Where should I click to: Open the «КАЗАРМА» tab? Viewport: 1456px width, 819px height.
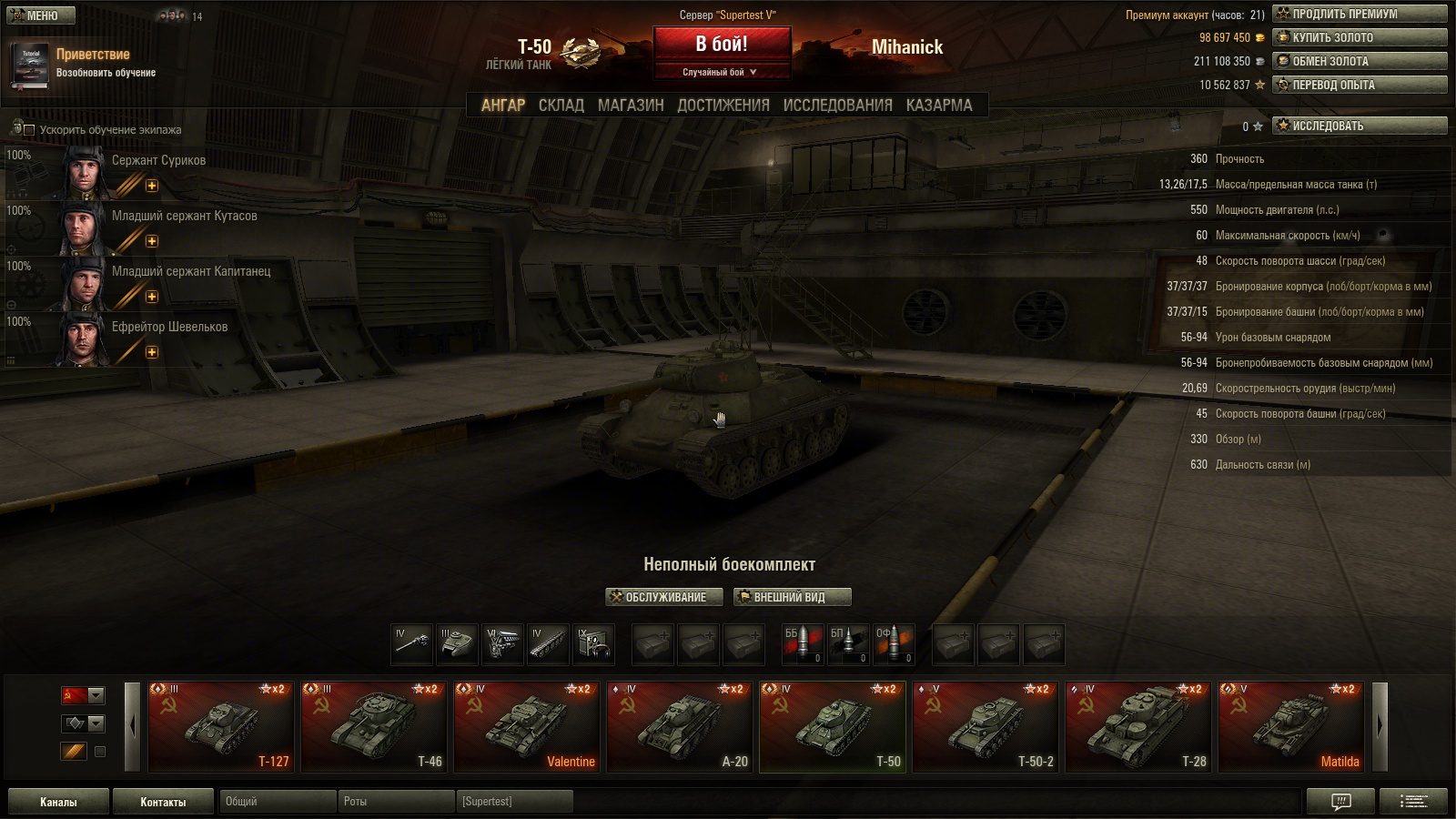pos(938,106)
